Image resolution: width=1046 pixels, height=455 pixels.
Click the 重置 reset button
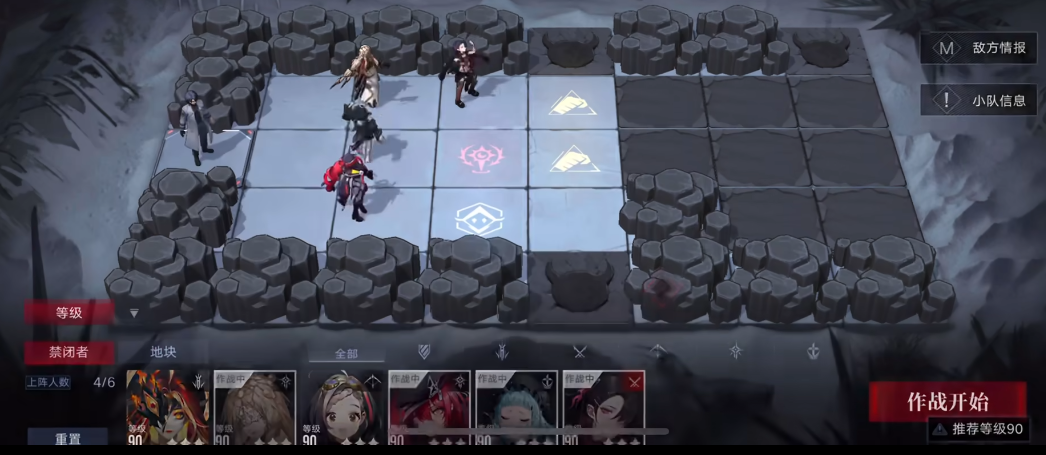68,437
